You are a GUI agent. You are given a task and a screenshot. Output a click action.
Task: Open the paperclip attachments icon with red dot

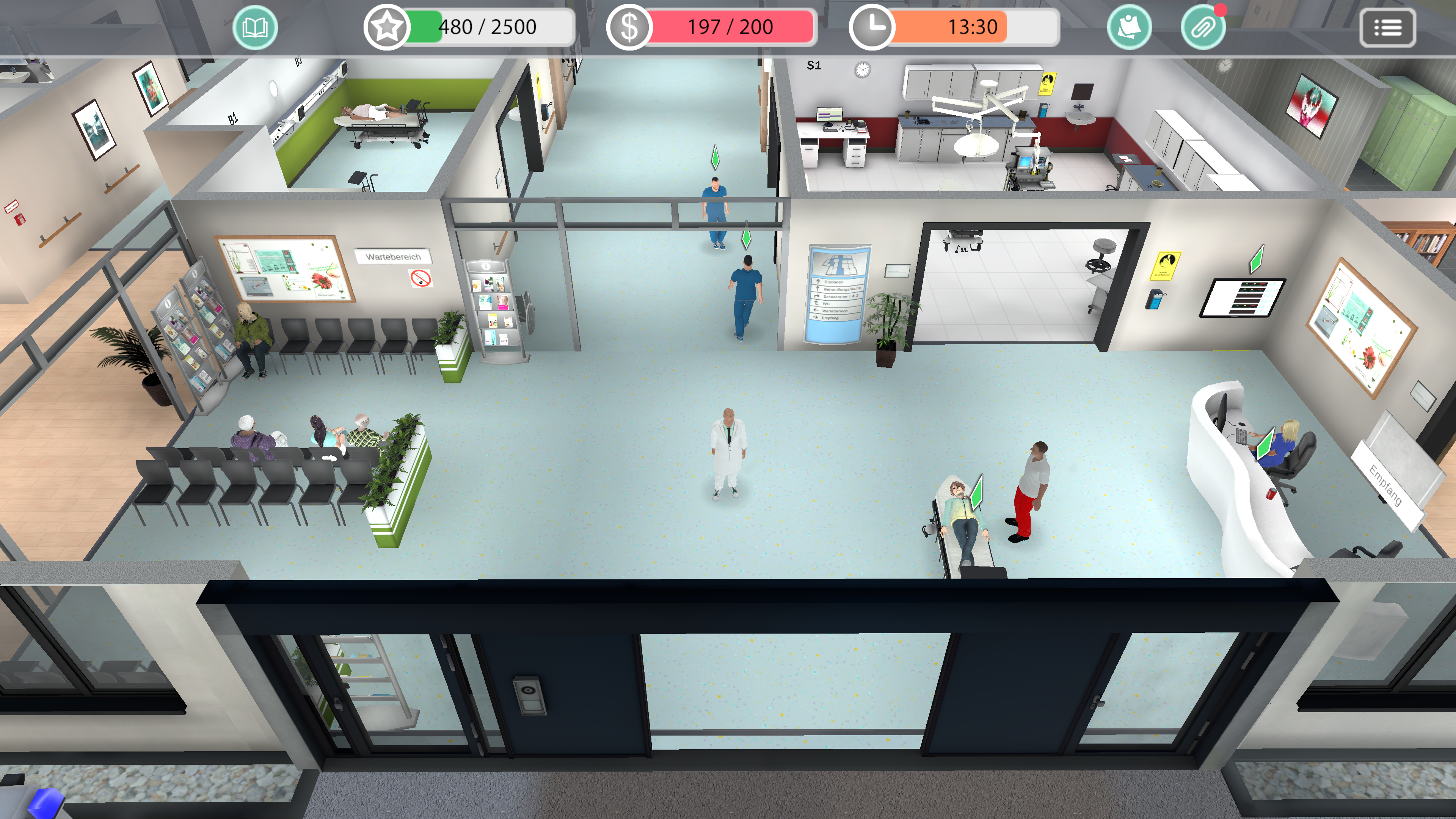click(1203, 27)
